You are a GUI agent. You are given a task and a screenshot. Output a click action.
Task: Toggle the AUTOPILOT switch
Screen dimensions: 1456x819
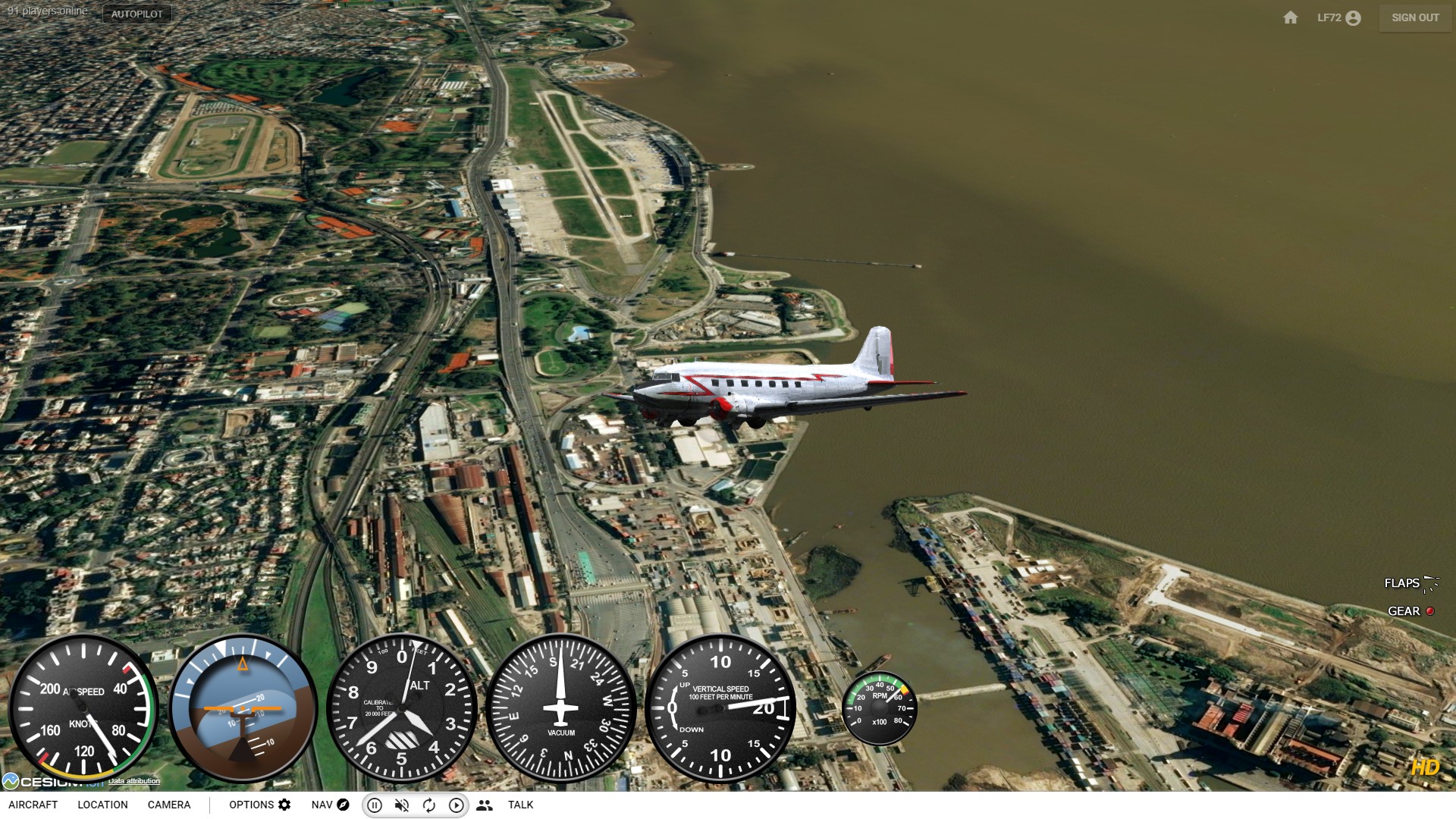click(x=137, y=14)
